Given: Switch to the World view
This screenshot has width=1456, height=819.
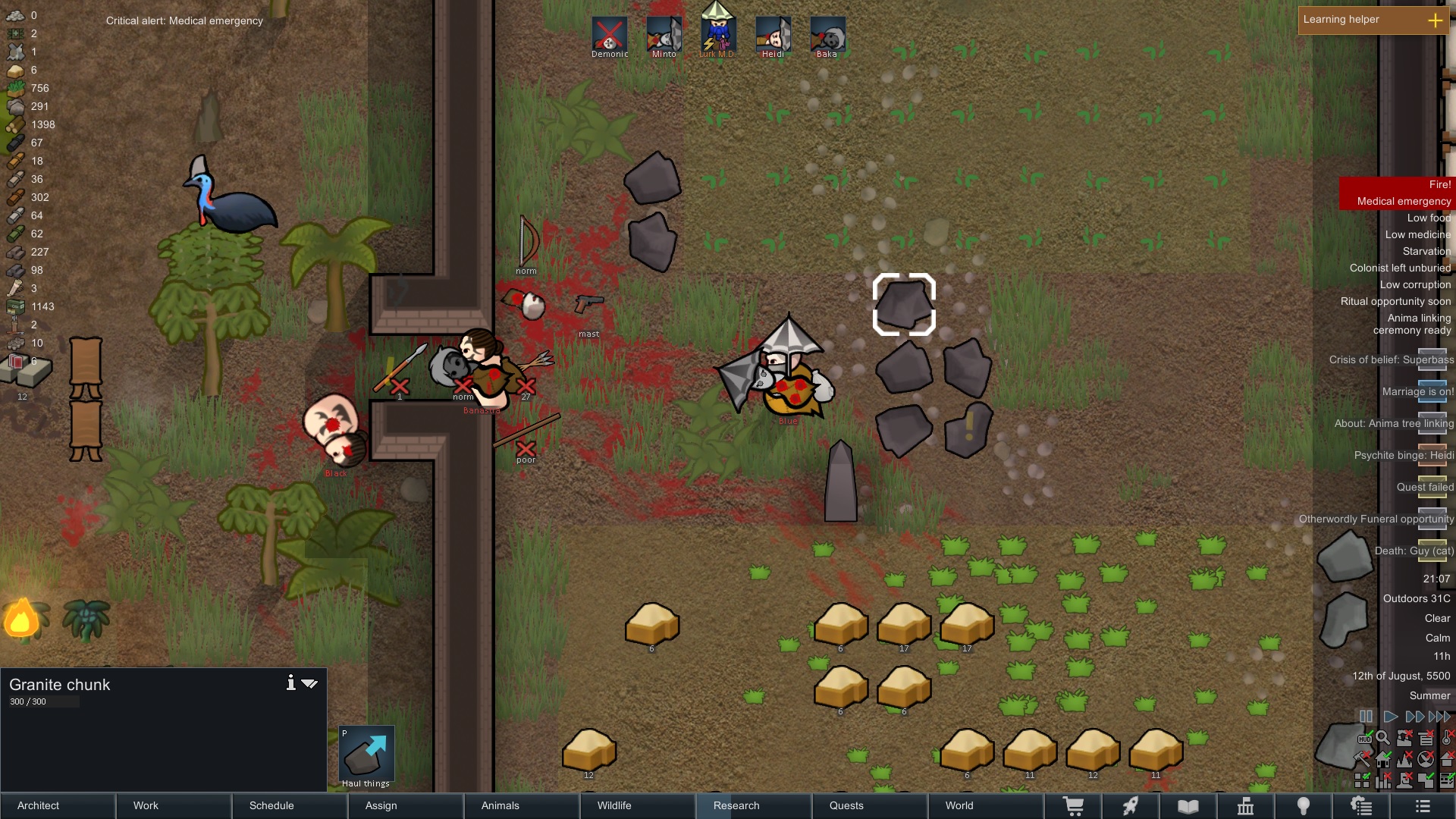Looking at the screenshot, I should (986, 805).
